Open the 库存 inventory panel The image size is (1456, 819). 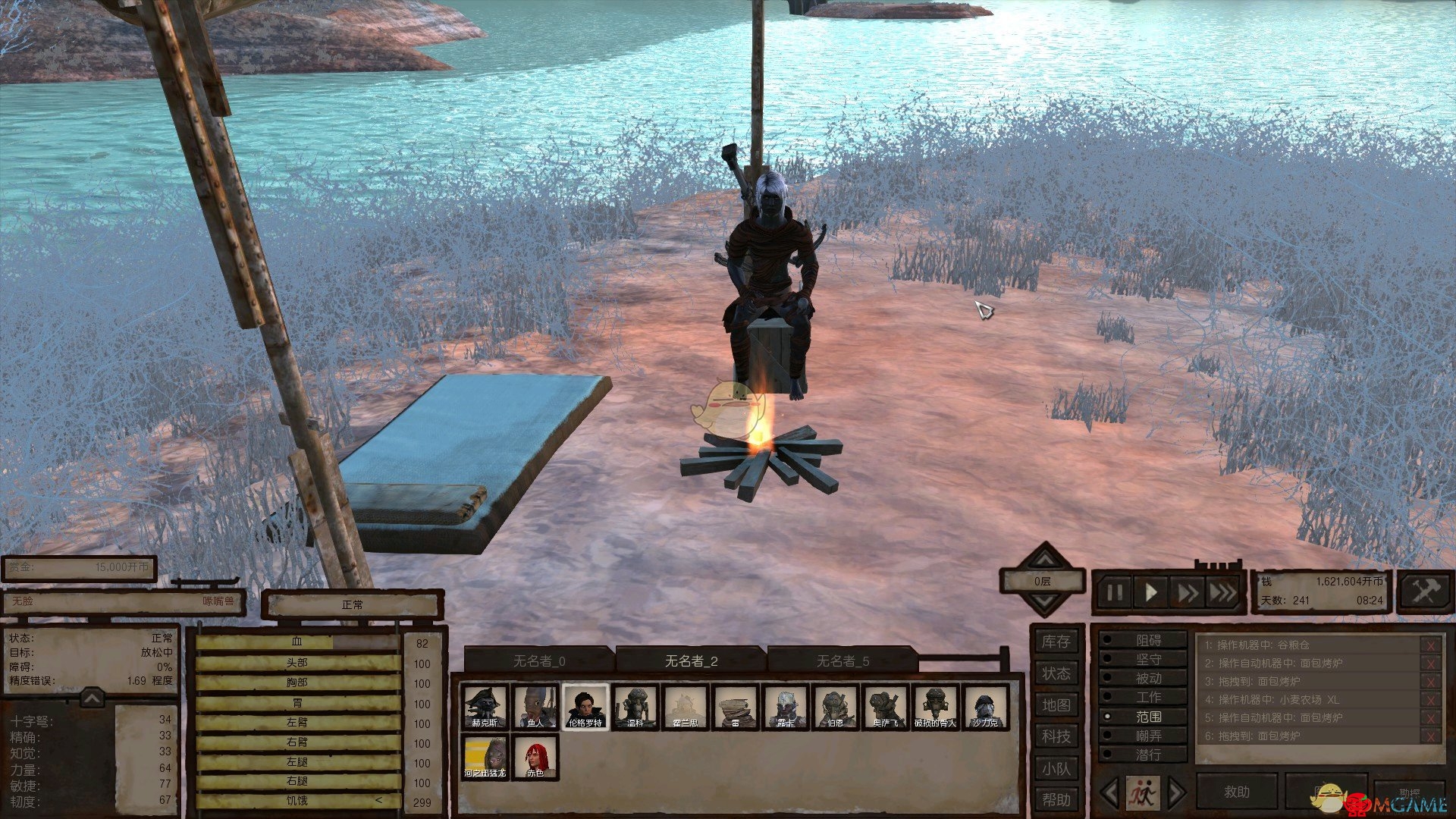coord(1056,642)
